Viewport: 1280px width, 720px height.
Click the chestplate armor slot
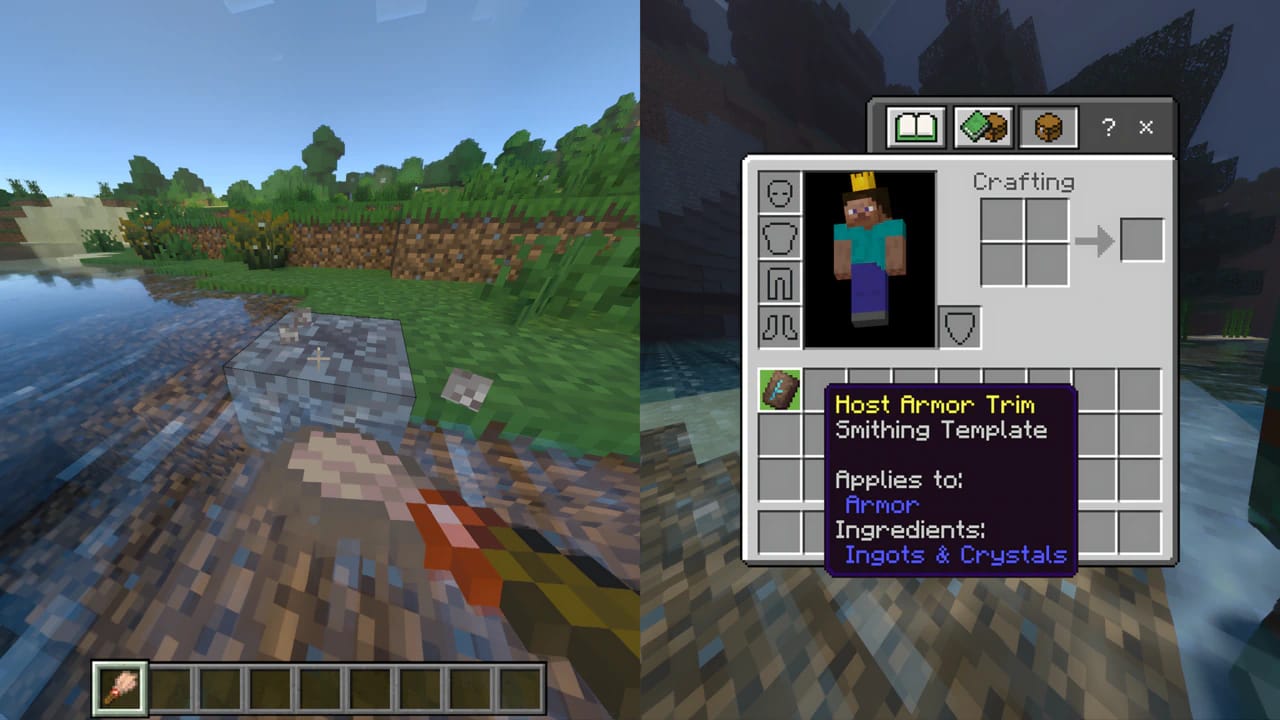(x=779, y=238)
